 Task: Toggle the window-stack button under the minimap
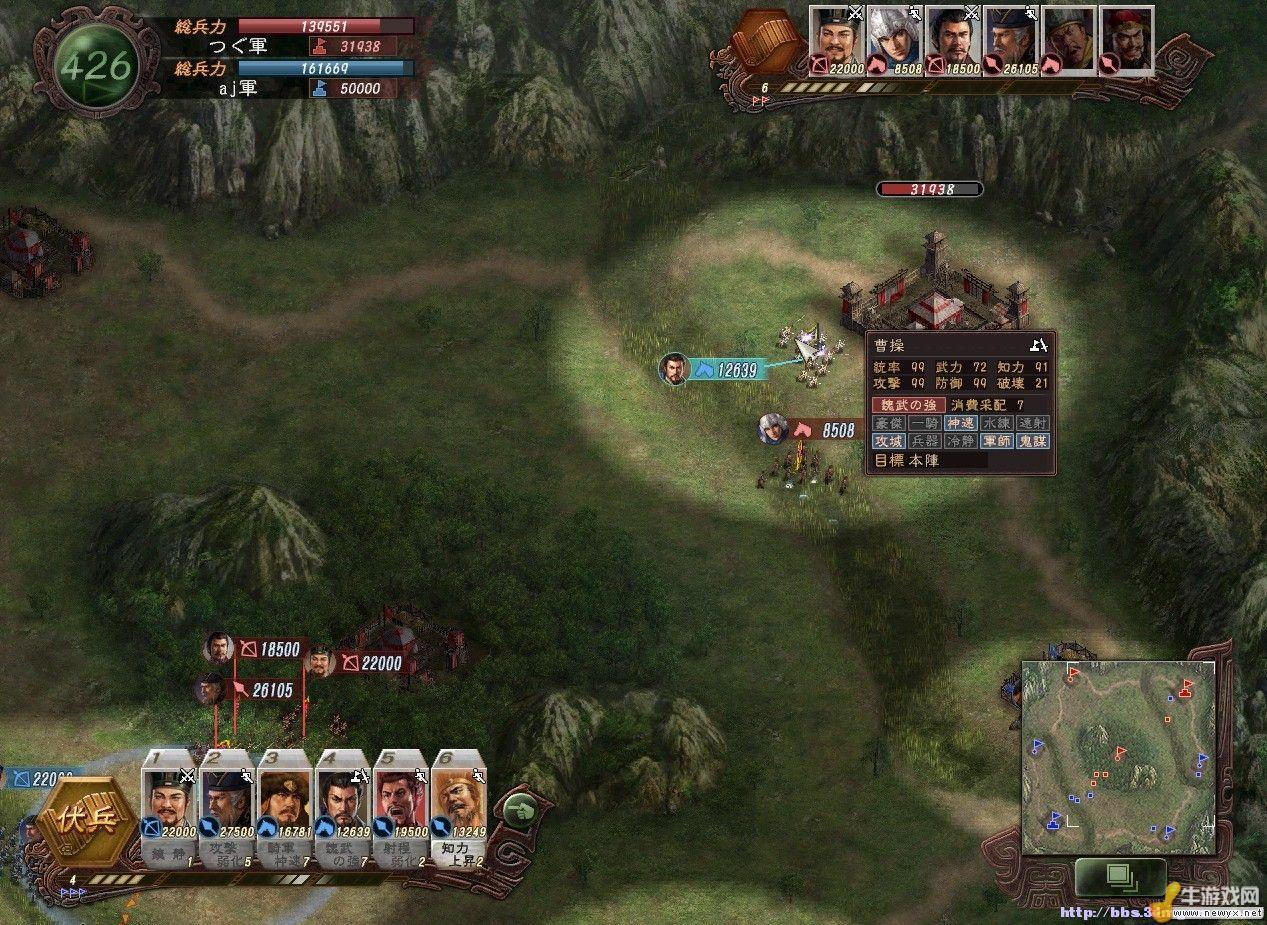1119,877
